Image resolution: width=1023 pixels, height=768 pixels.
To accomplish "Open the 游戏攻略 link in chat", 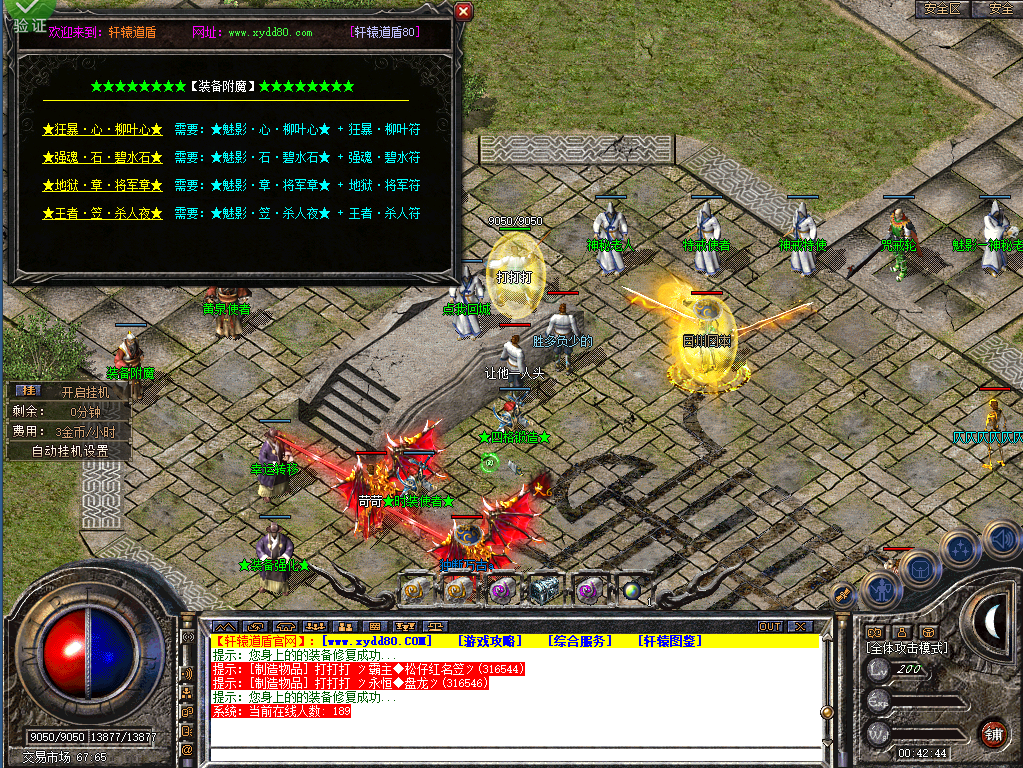I will click(490, 640).
